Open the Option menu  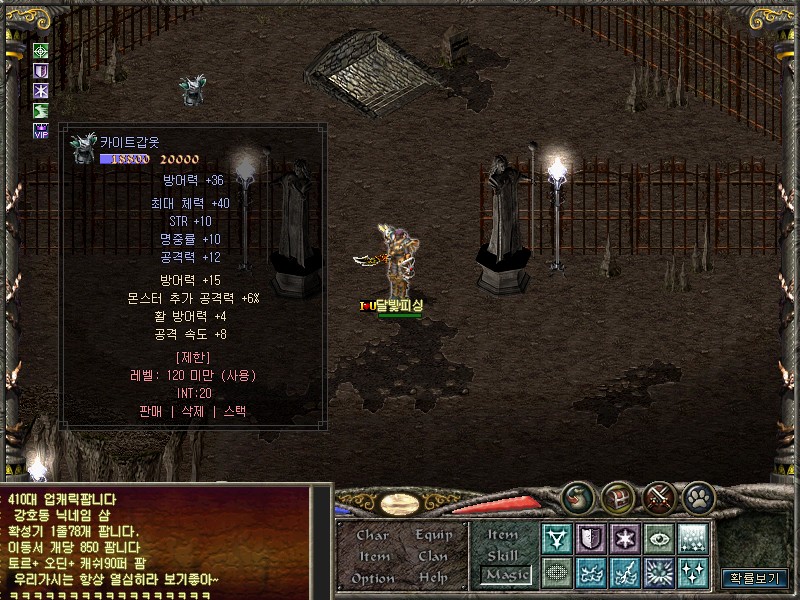pyautogui.click(x=373, y=578)
